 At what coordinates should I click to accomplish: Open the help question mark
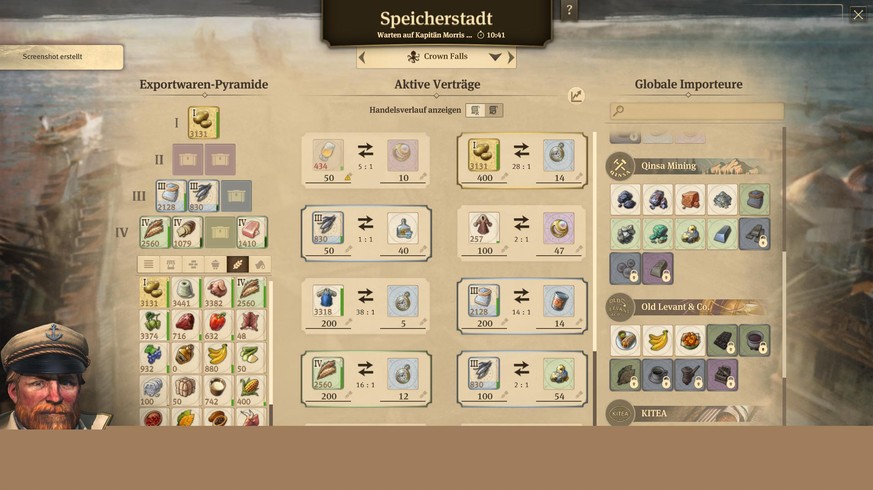[569, 10]
